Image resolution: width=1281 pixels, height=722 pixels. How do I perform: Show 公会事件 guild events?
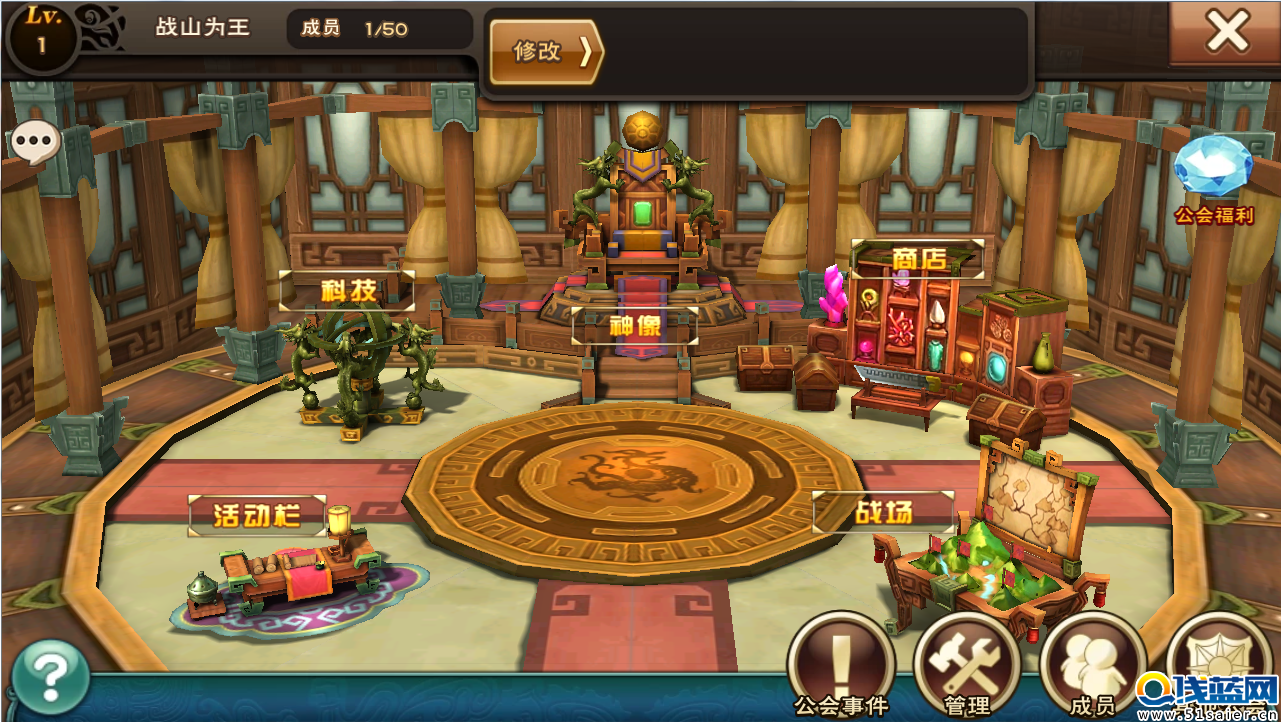click(840, 665)
